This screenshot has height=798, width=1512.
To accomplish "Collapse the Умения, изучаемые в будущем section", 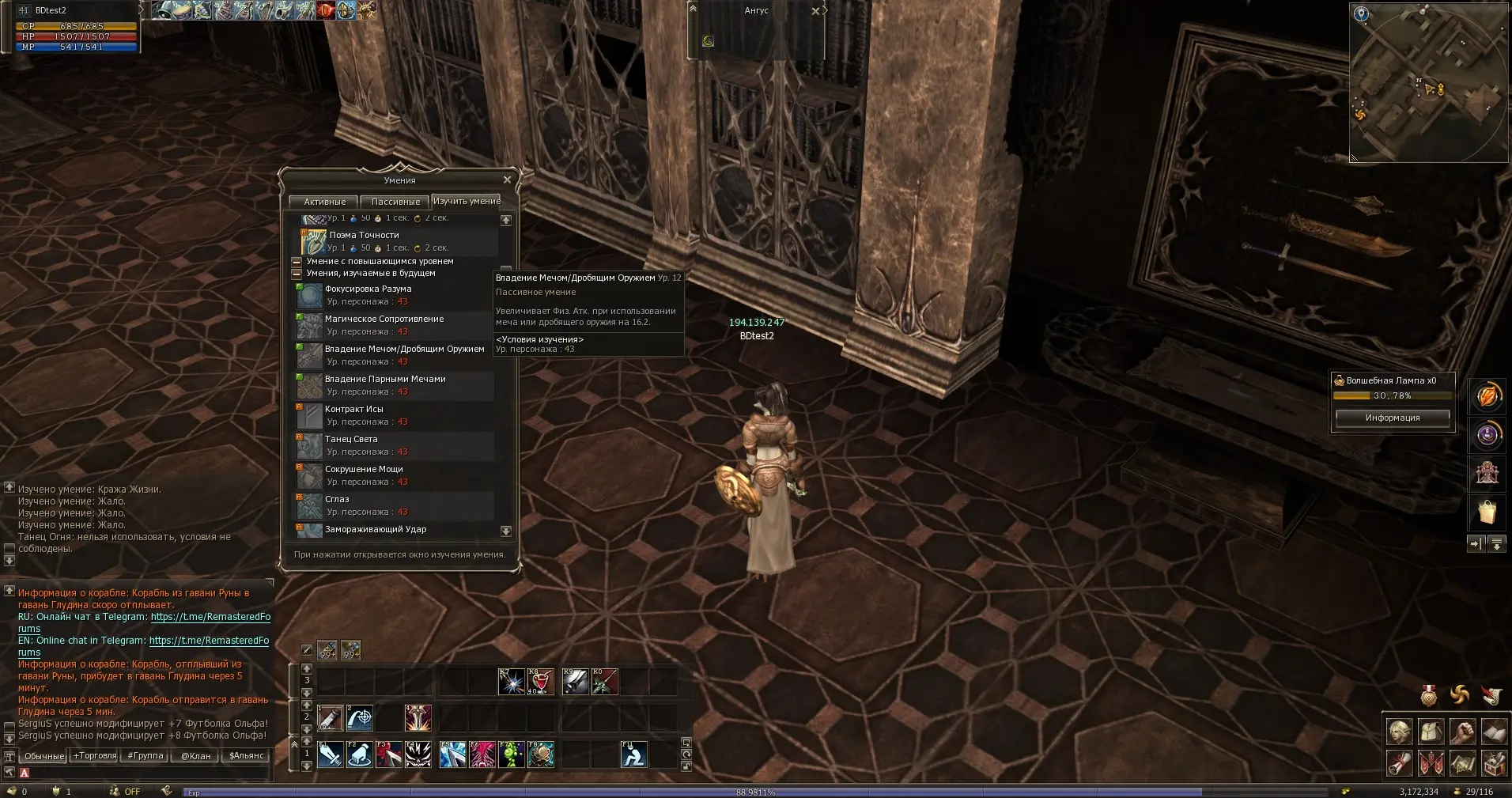I will (297, 274).
